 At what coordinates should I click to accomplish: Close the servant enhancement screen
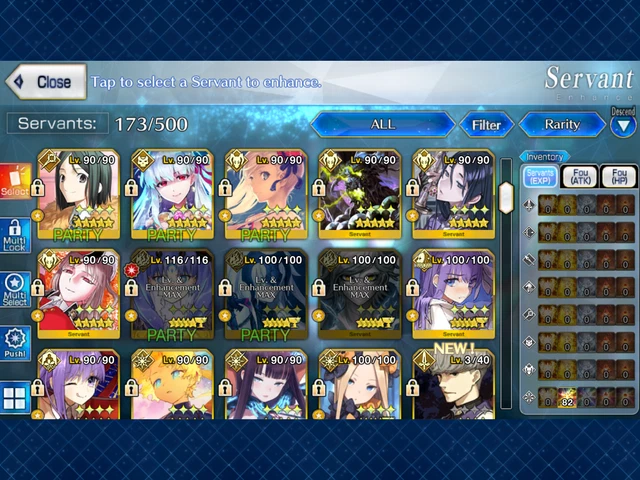[x=45, y=82]
